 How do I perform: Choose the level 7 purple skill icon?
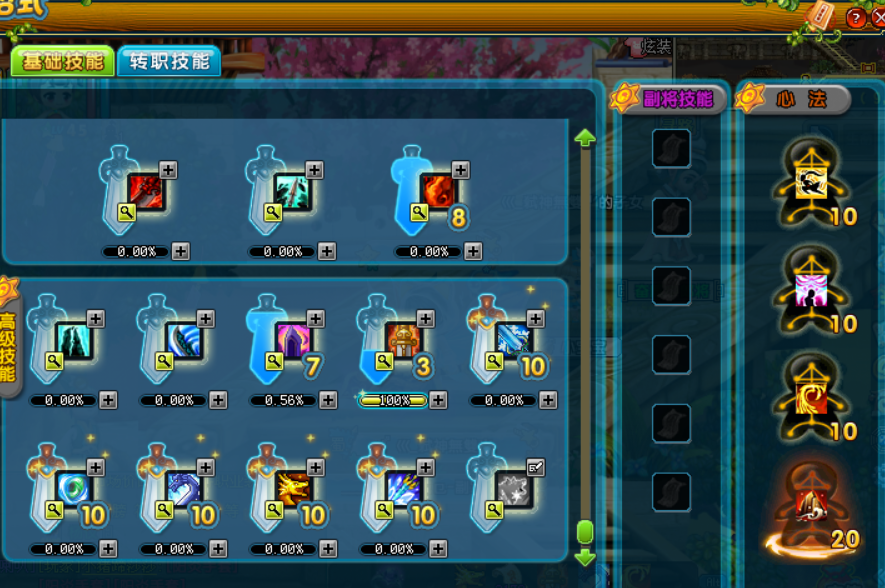click(x=294, y=340)
